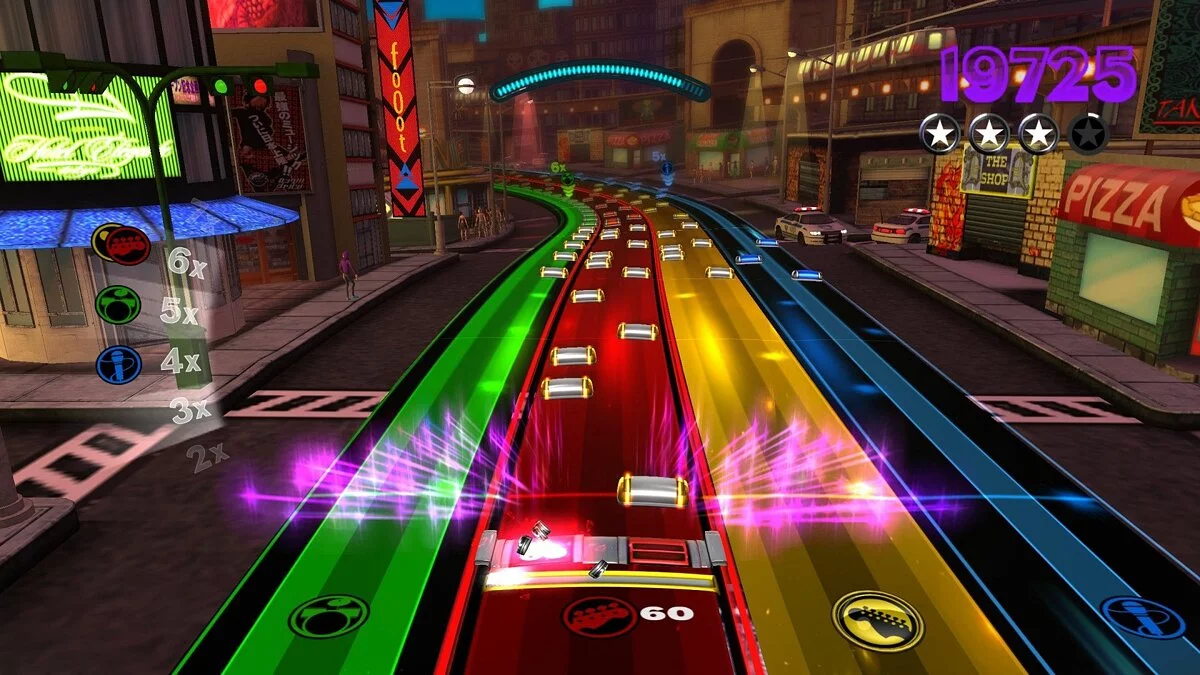Choose the blue vocals microphone lane icon
The width and height of the screenshot is (1200, 675).
pos(1142,617)
